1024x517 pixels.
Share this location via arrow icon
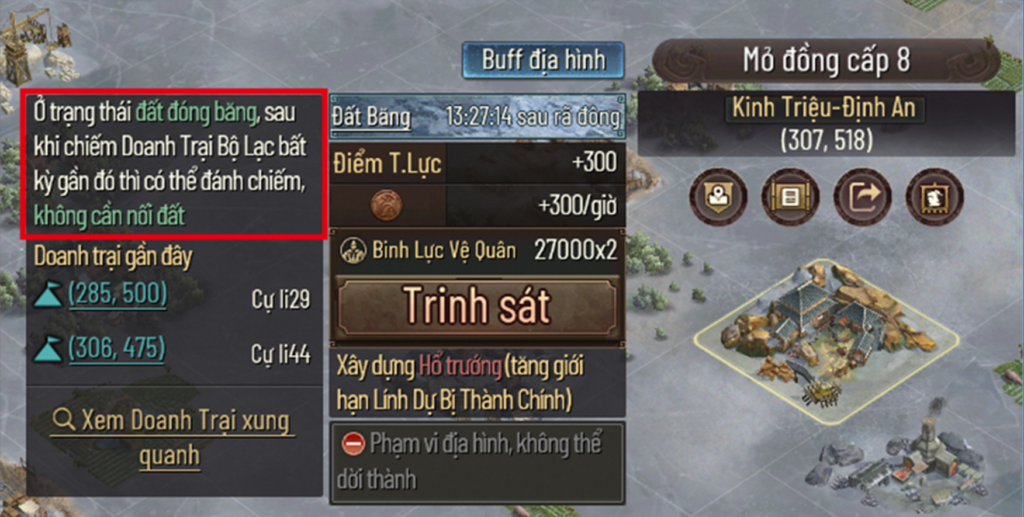click(x=862, y=197)
